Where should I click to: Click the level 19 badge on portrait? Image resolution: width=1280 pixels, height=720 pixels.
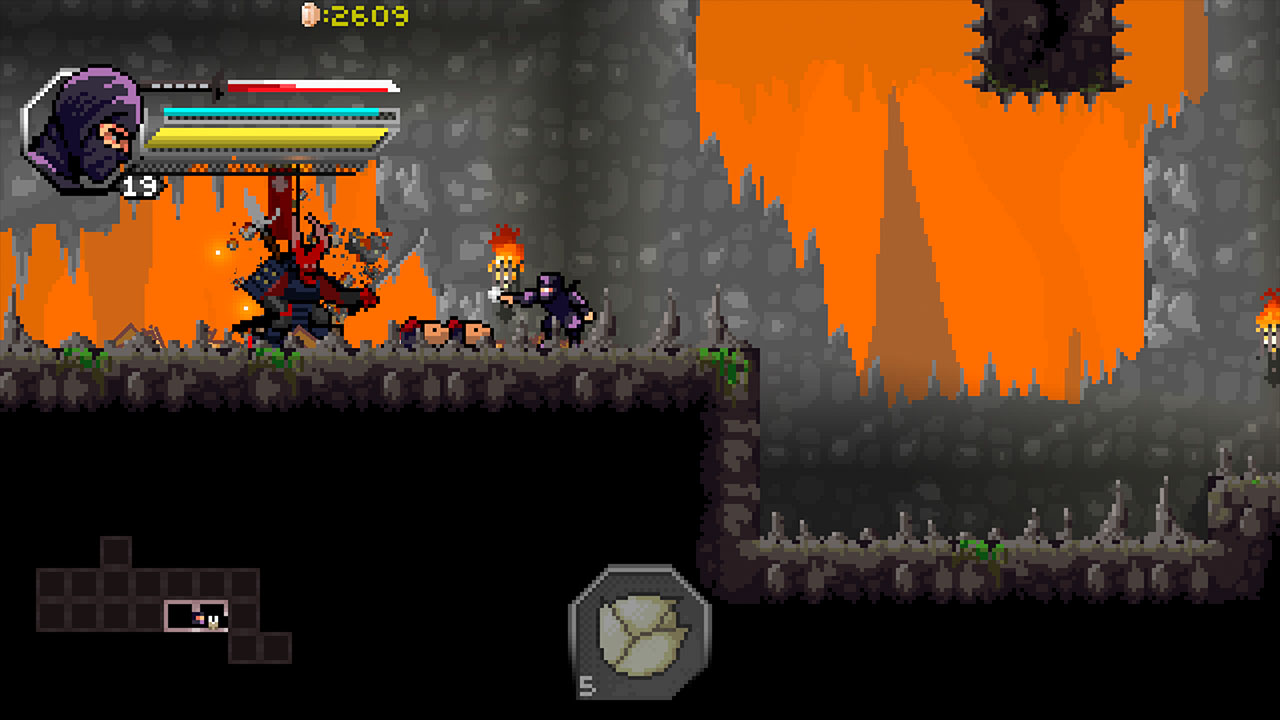pos(137,185)
